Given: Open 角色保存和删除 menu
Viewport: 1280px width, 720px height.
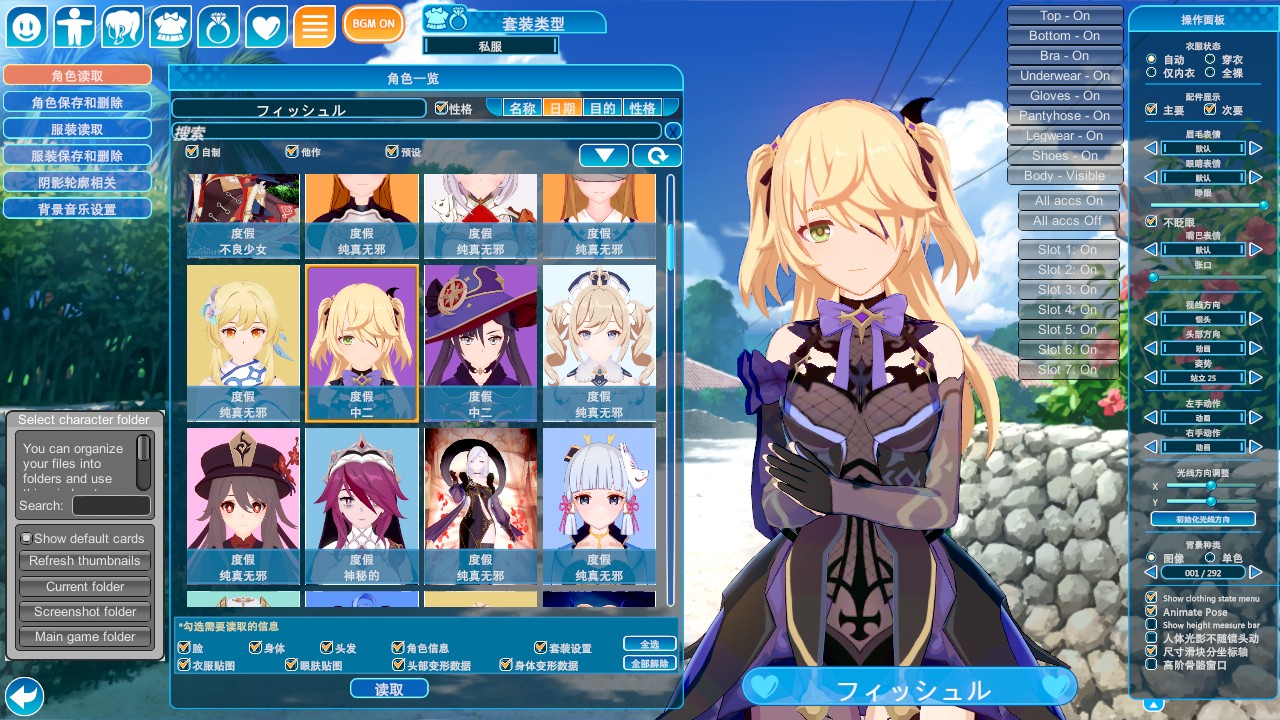Looking at the screenshot, I should (x=77, y=102).
